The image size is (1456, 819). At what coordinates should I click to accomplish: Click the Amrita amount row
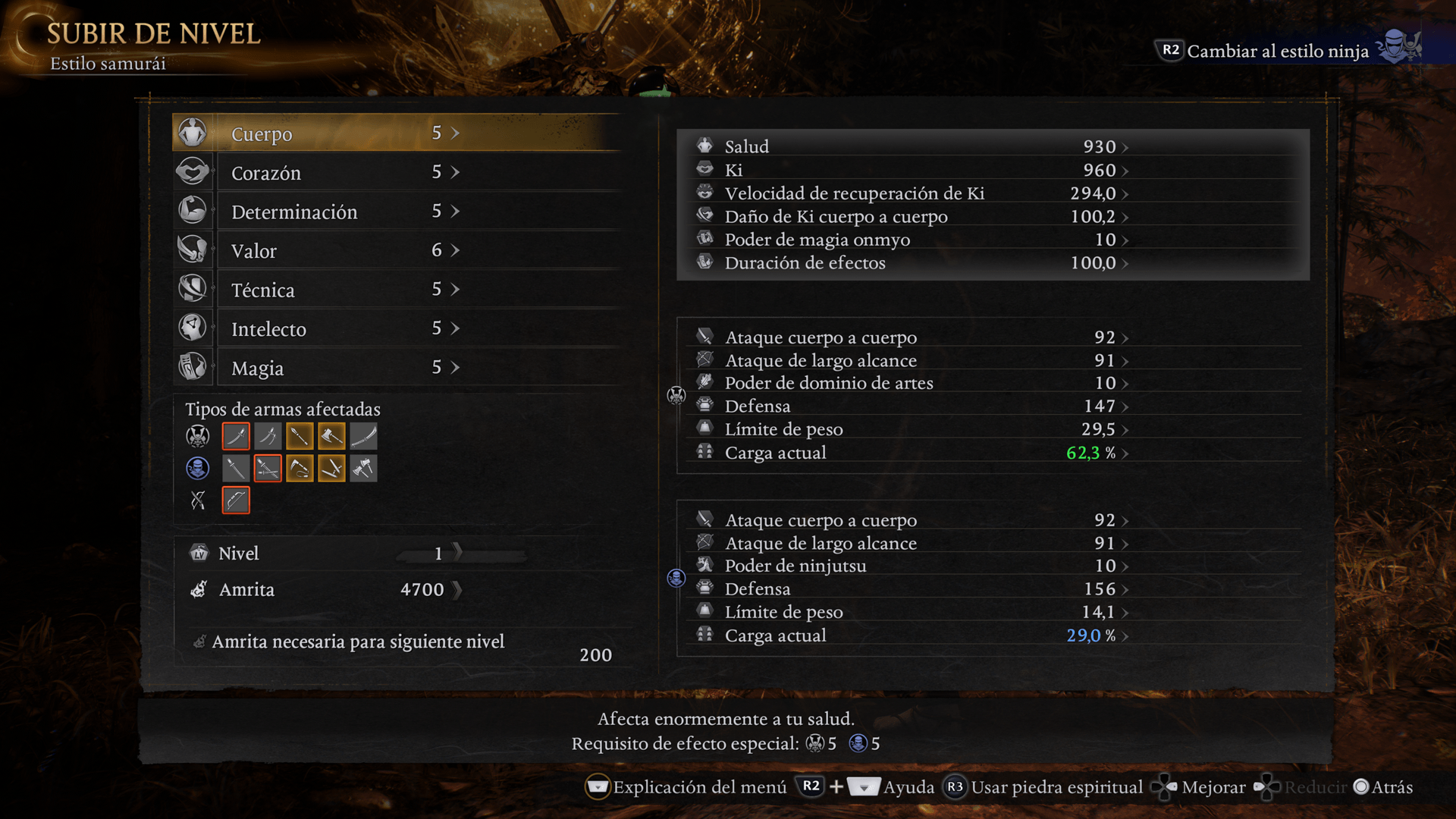coord(326,589)
